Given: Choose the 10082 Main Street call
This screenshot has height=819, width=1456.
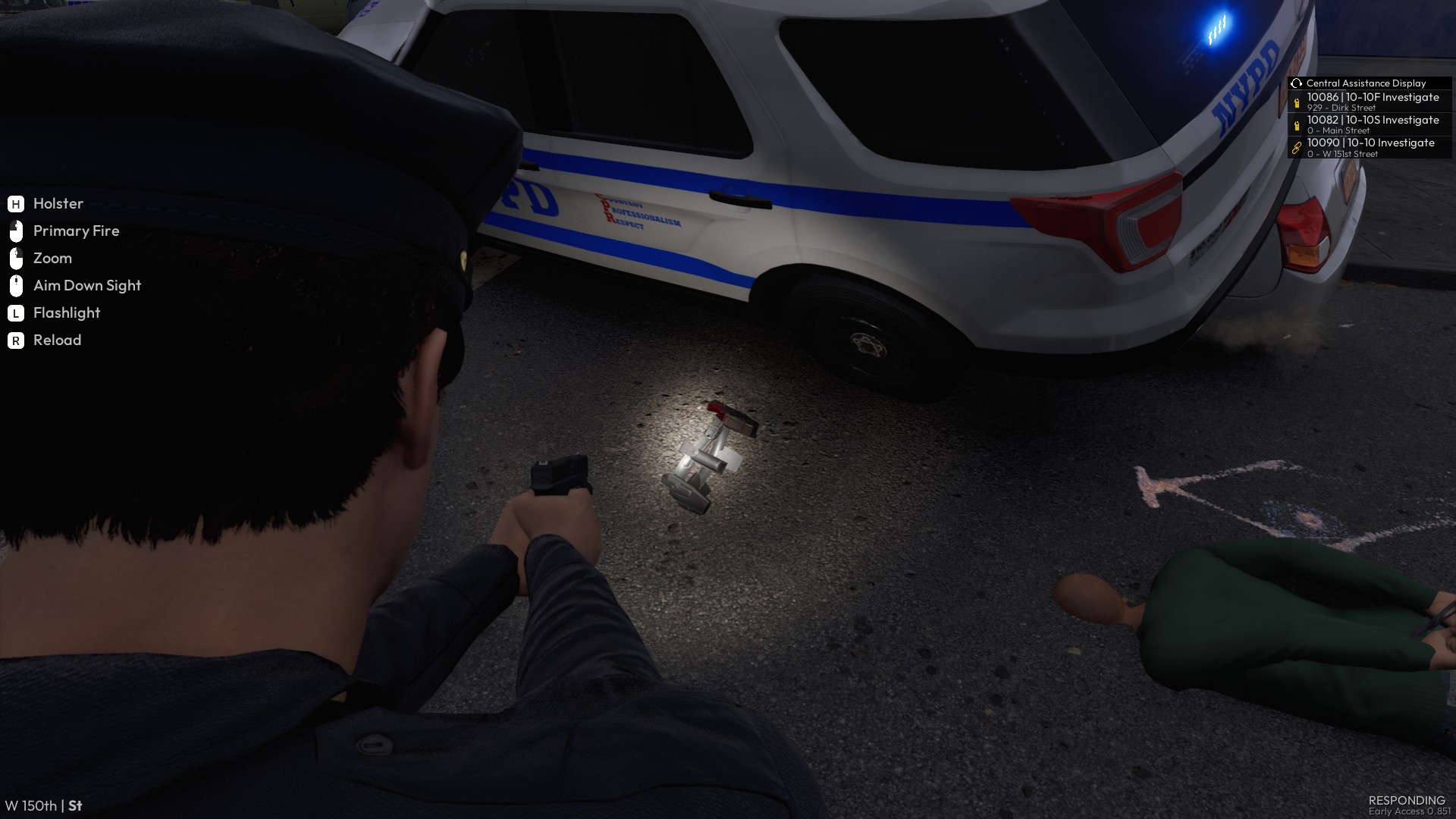Looking at the screenshot, I should click(1371, 124).
